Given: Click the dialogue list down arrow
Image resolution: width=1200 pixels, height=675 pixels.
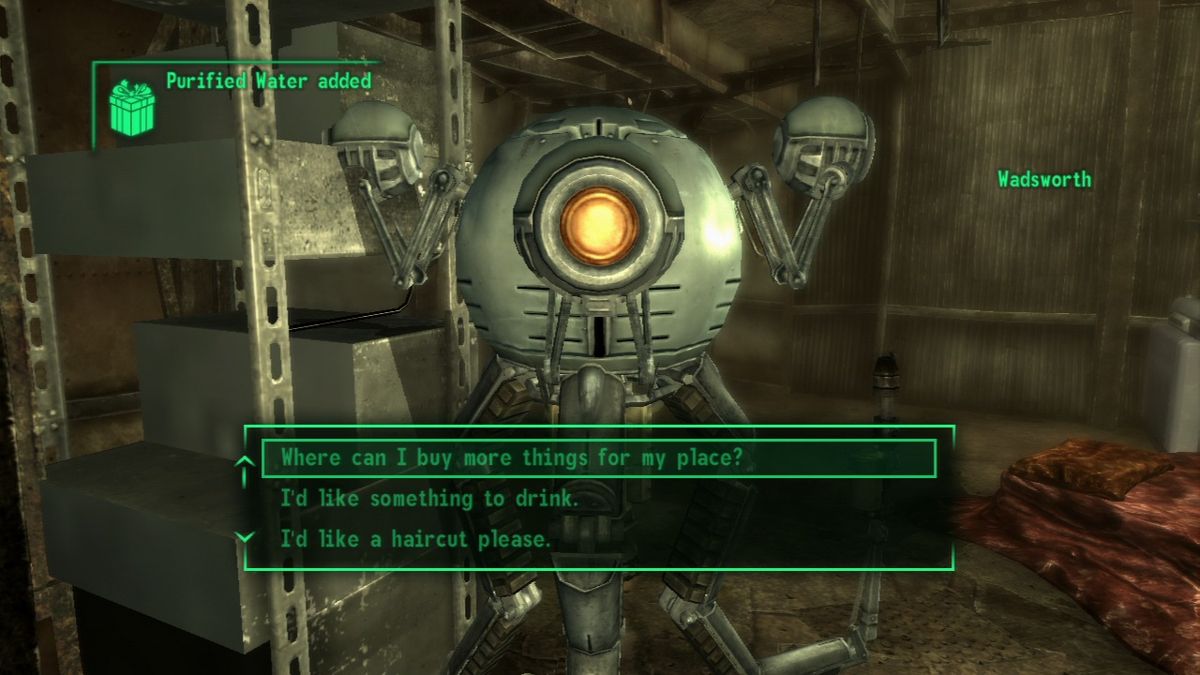Looking at the screenshot, I should click(x=243, y=537).
